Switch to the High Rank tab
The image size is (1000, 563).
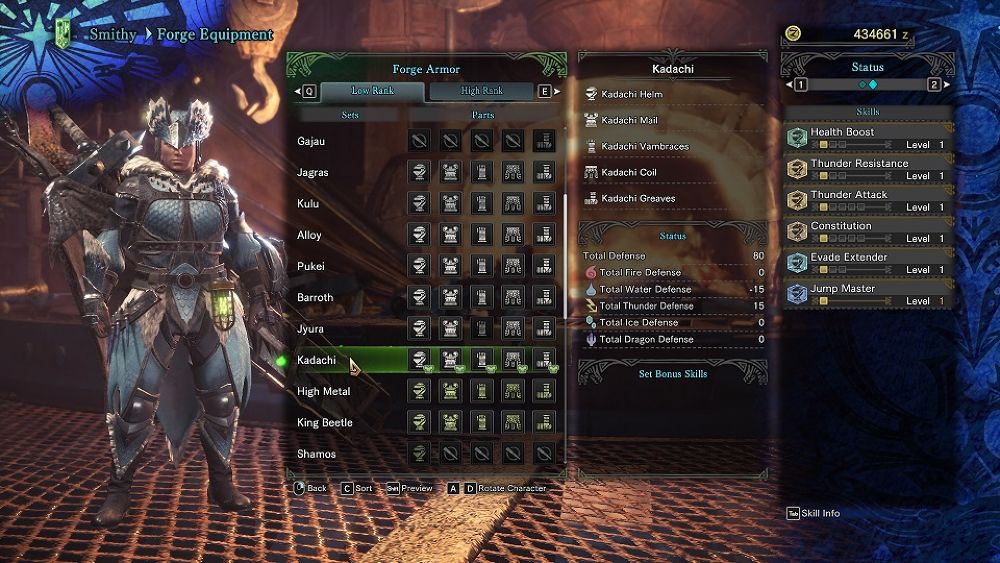pos(482,91)
